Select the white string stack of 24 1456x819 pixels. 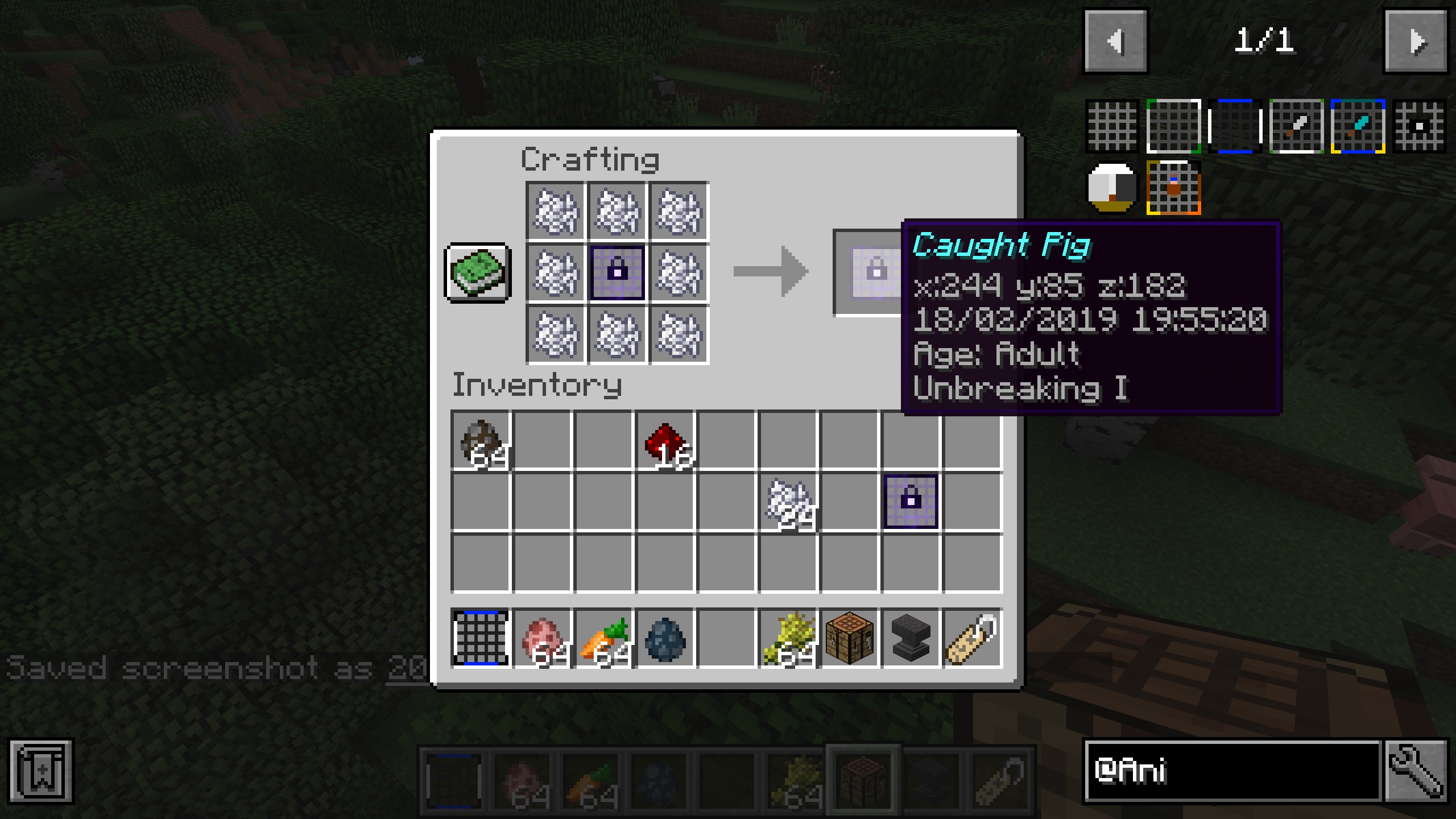click(x=788, y=502)
